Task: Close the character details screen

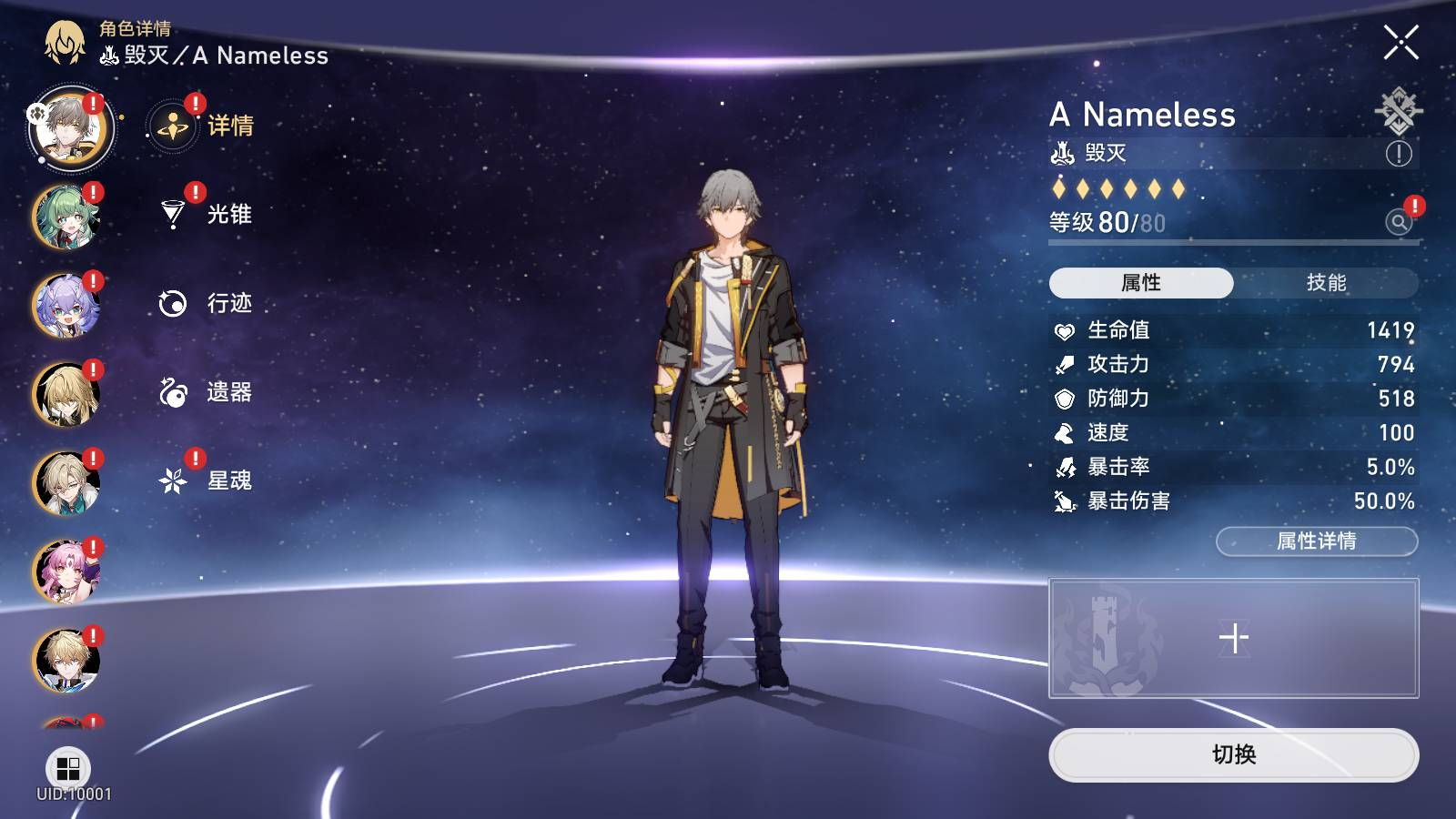Action: [x=1400, y=43]
